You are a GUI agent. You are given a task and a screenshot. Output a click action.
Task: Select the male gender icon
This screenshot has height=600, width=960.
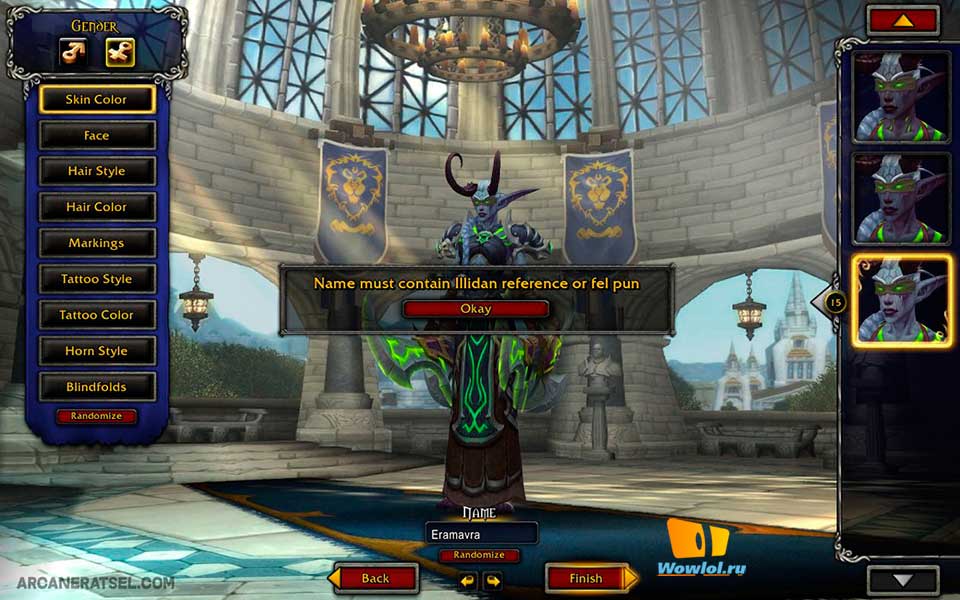coord(73,51)
